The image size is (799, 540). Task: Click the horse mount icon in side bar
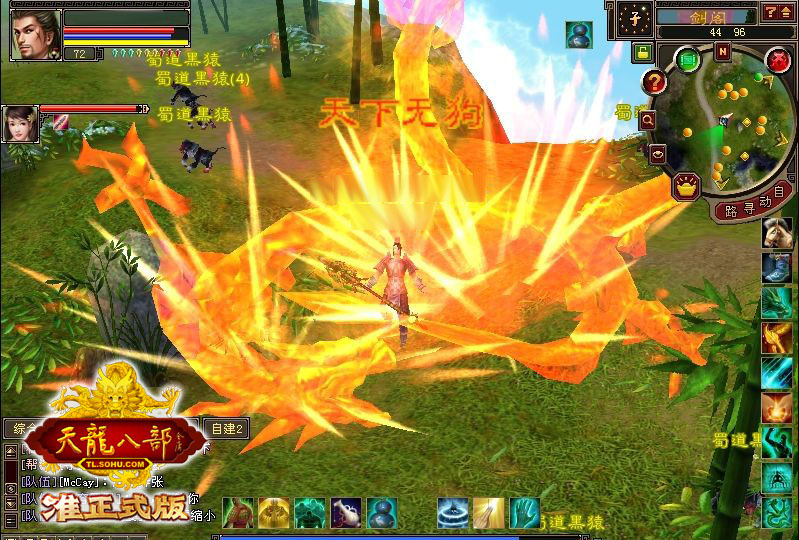click(x=777, y=233)
